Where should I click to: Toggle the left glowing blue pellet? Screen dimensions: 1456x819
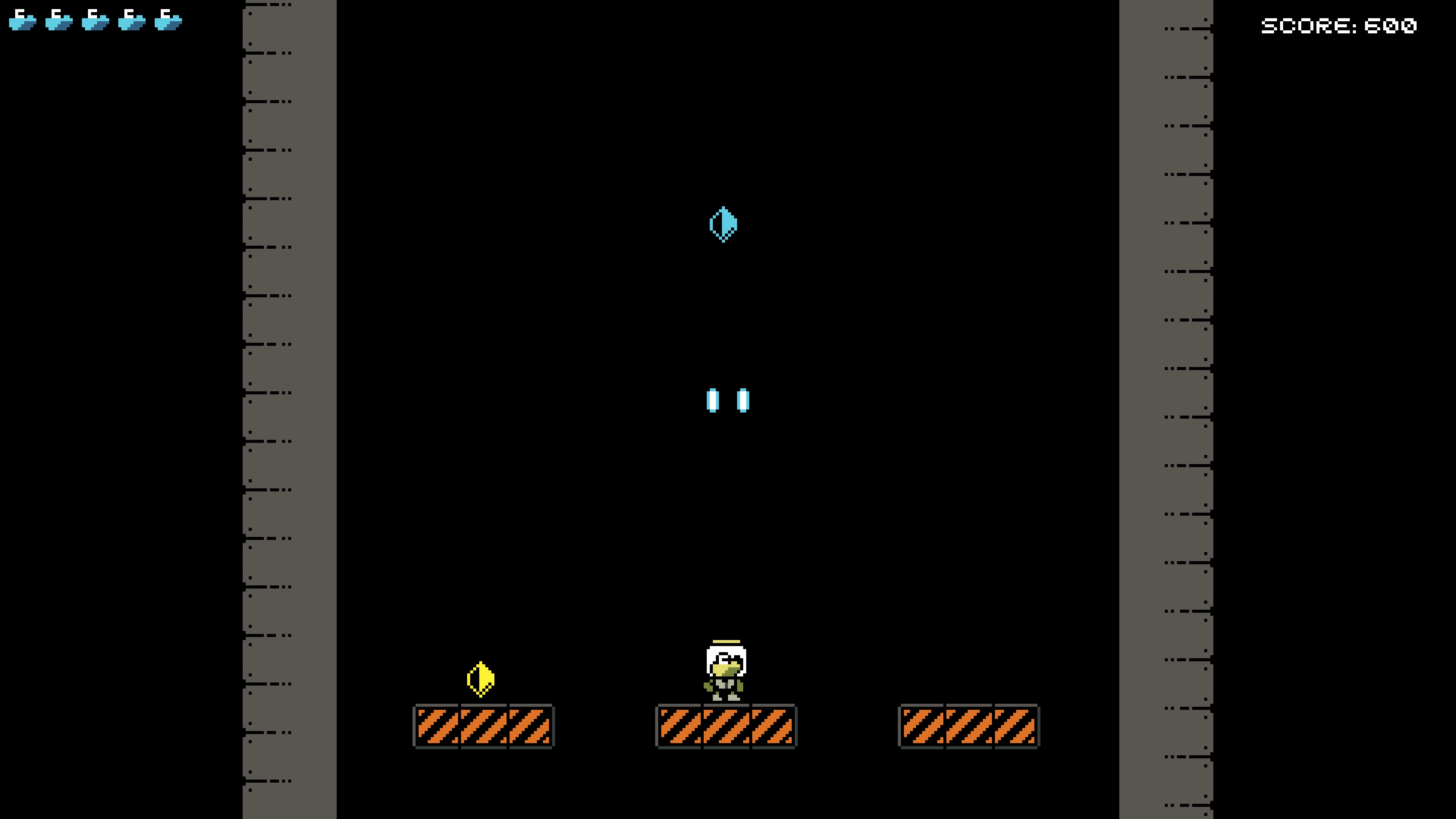click(713, 400)
